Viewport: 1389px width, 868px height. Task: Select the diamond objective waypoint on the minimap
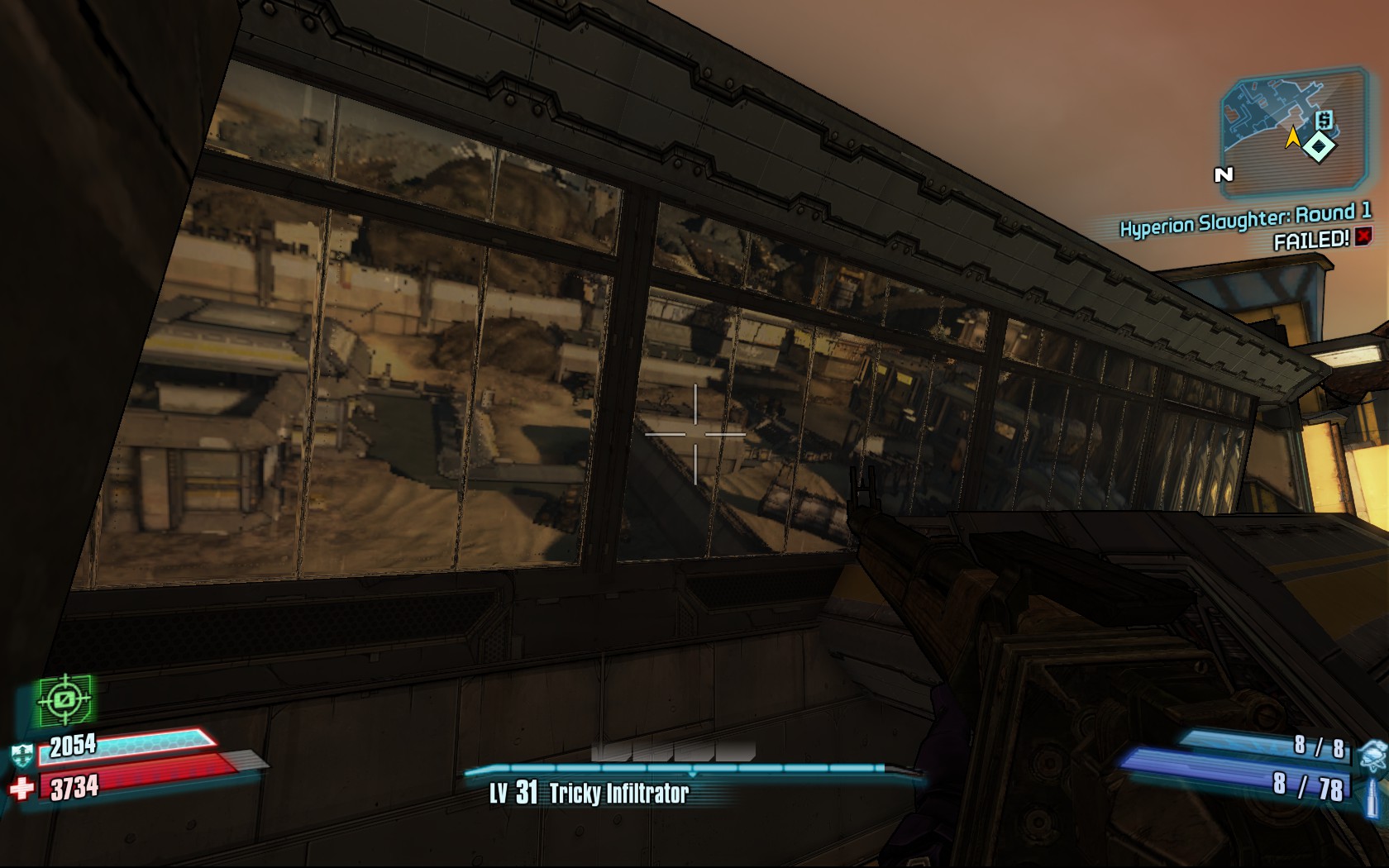(1320, 147)
